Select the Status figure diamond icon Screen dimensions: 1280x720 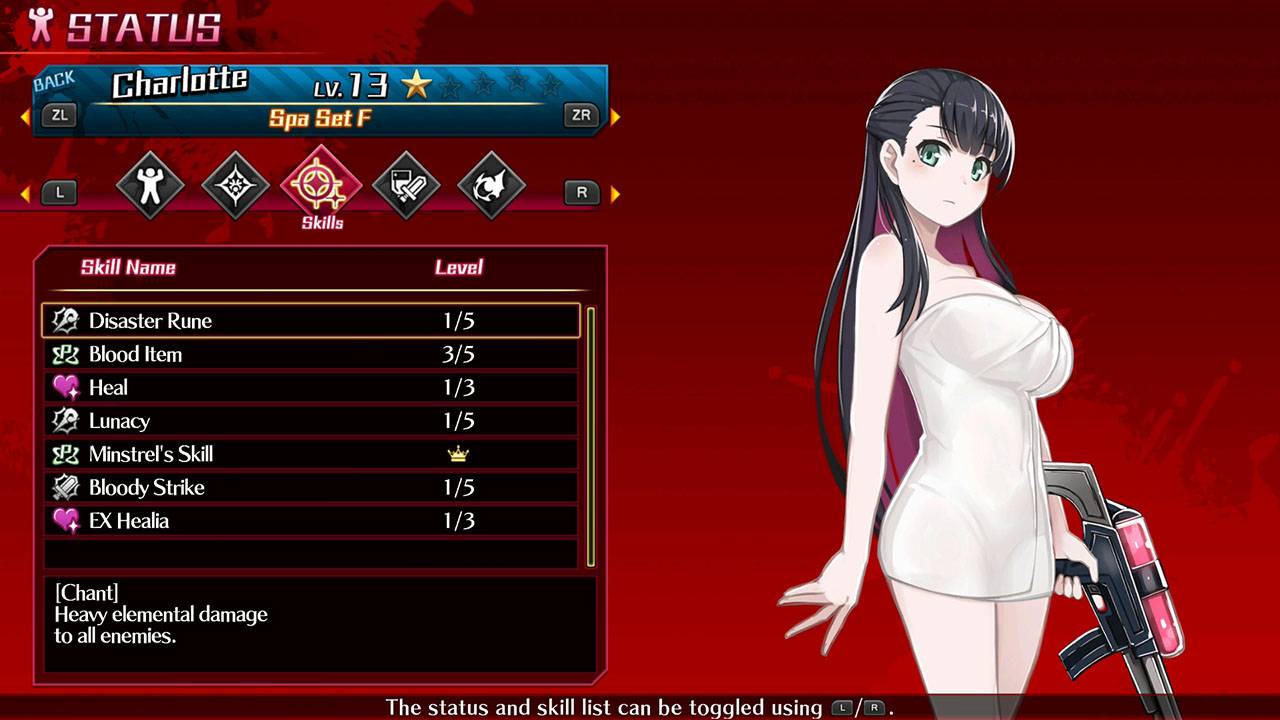[x=150, y=184]
